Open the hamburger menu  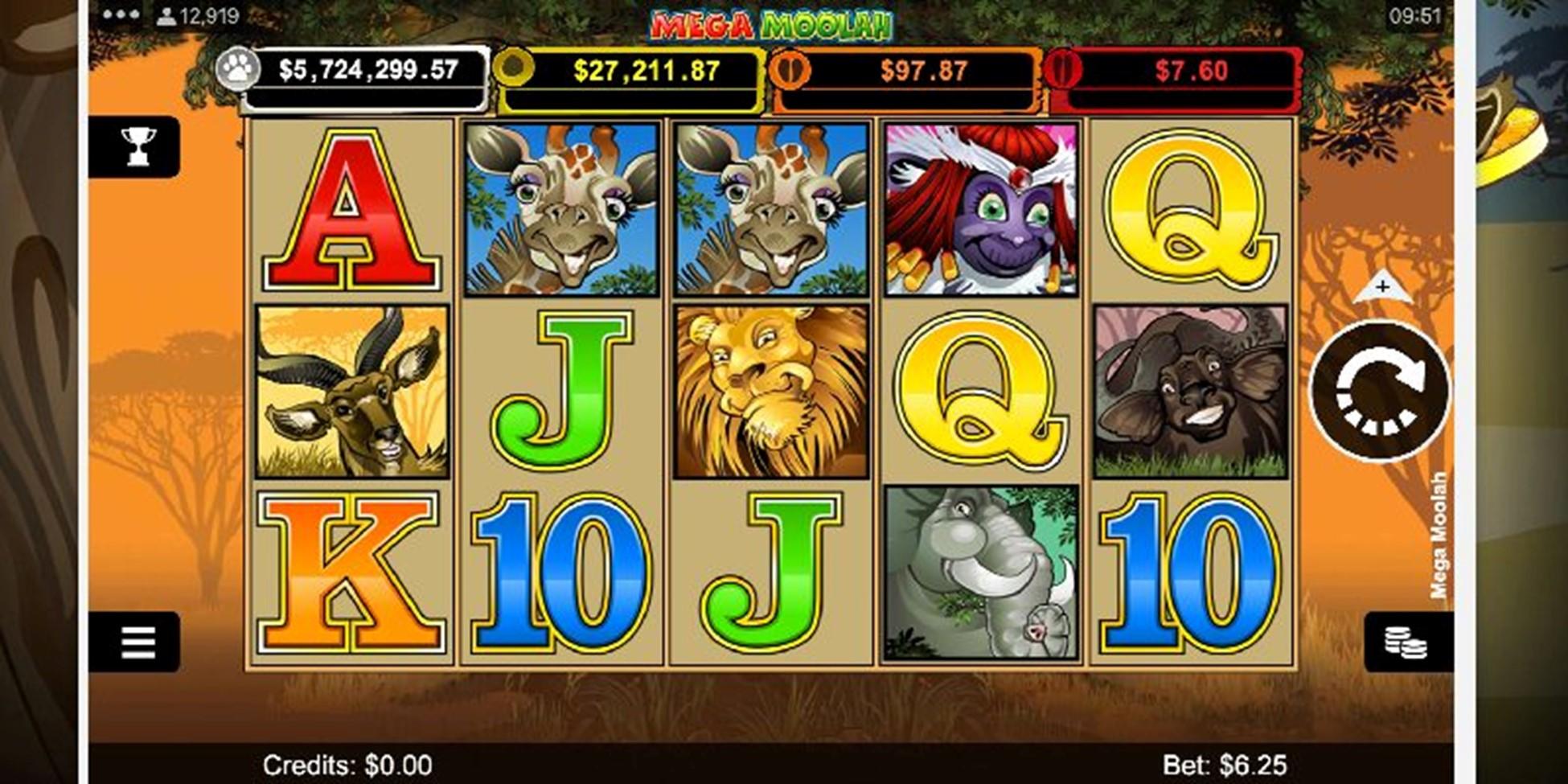click(137, 642)
